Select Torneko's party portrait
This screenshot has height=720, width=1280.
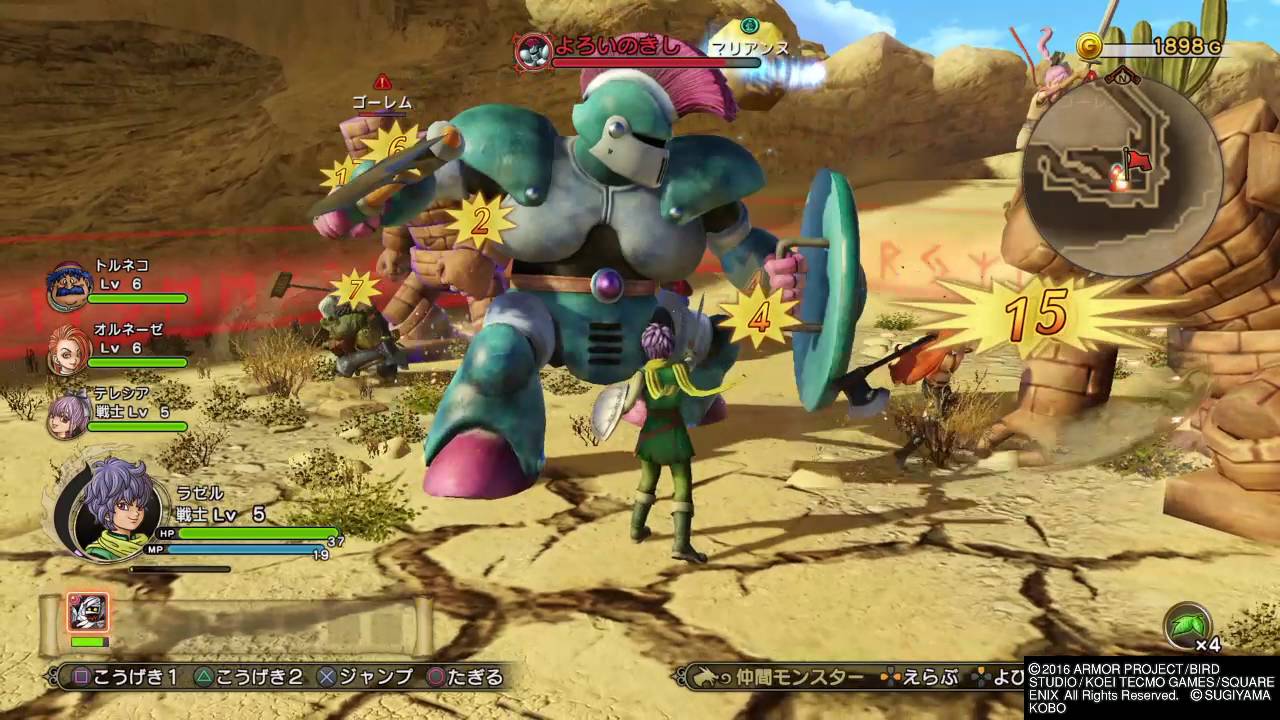tap(68, 286)
